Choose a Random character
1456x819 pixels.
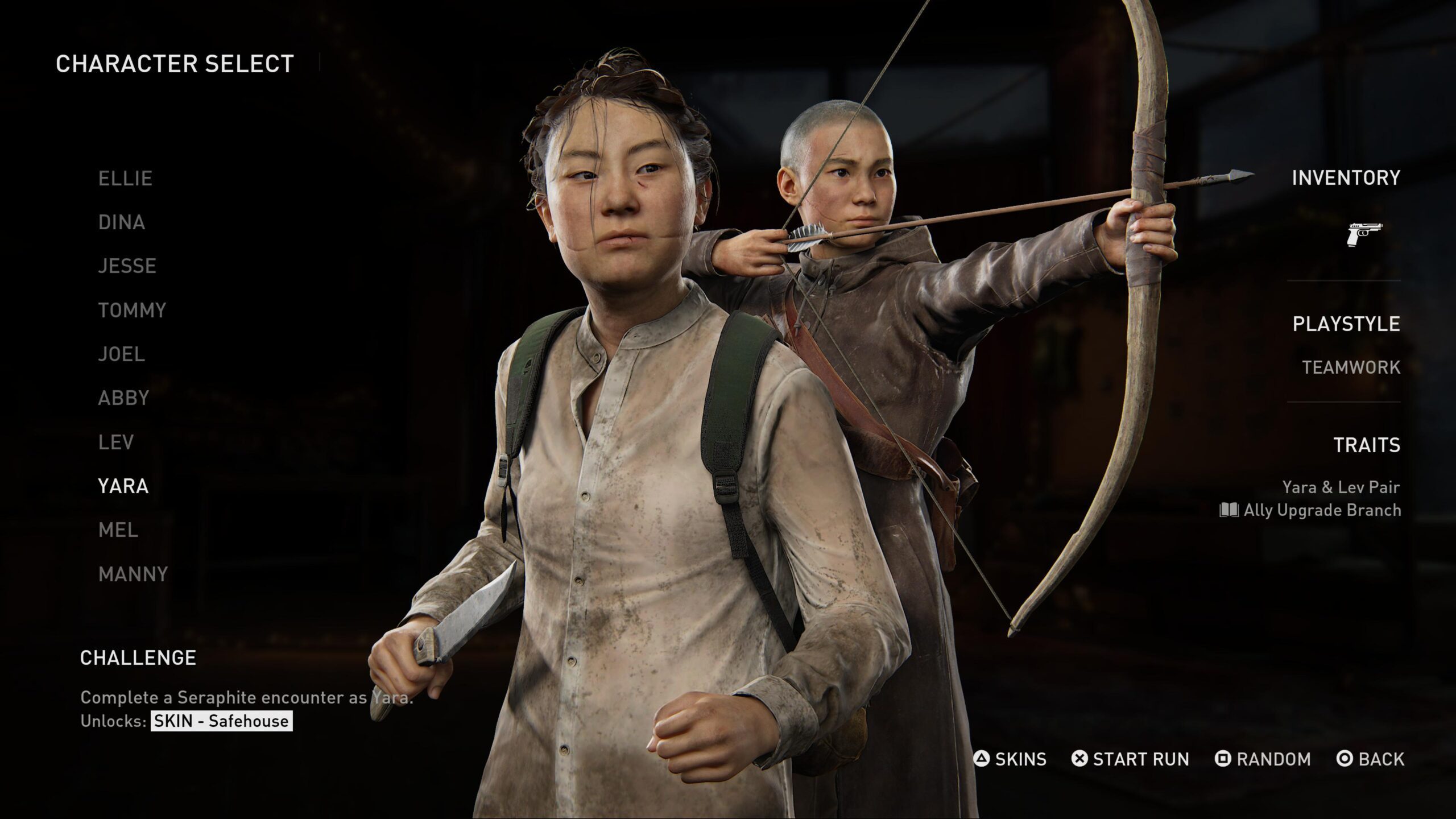(1263, 759)
